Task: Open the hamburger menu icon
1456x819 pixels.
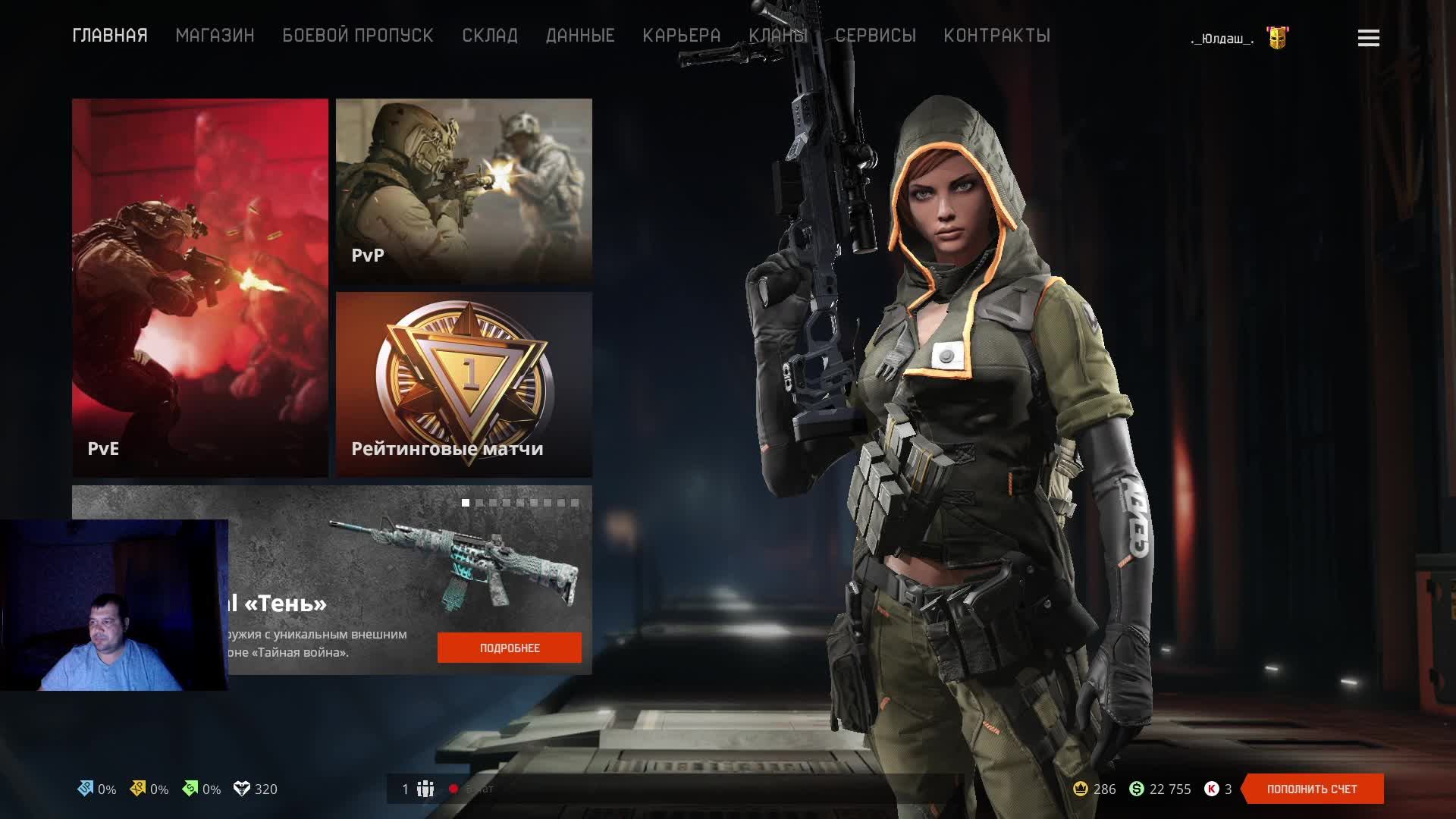Action: [1368, 38]
